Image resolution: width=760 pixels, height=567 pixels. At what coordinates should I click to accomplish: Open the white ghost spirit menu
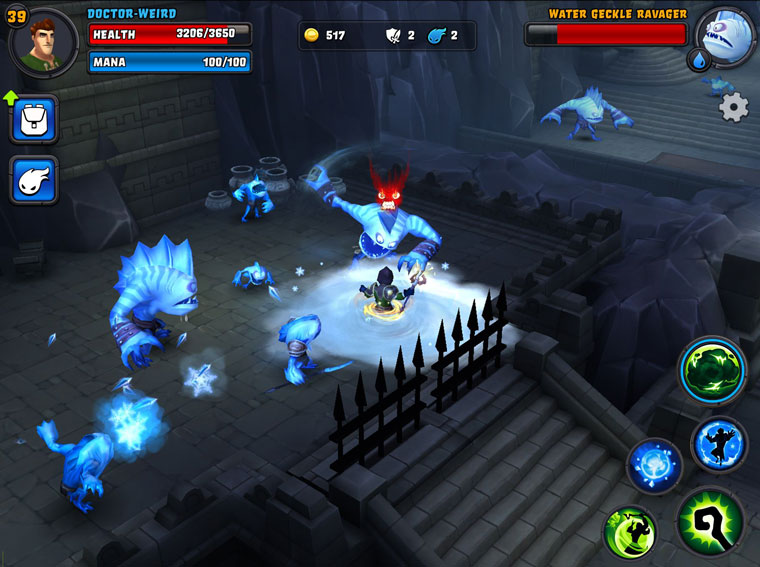(x=34, y=180)
